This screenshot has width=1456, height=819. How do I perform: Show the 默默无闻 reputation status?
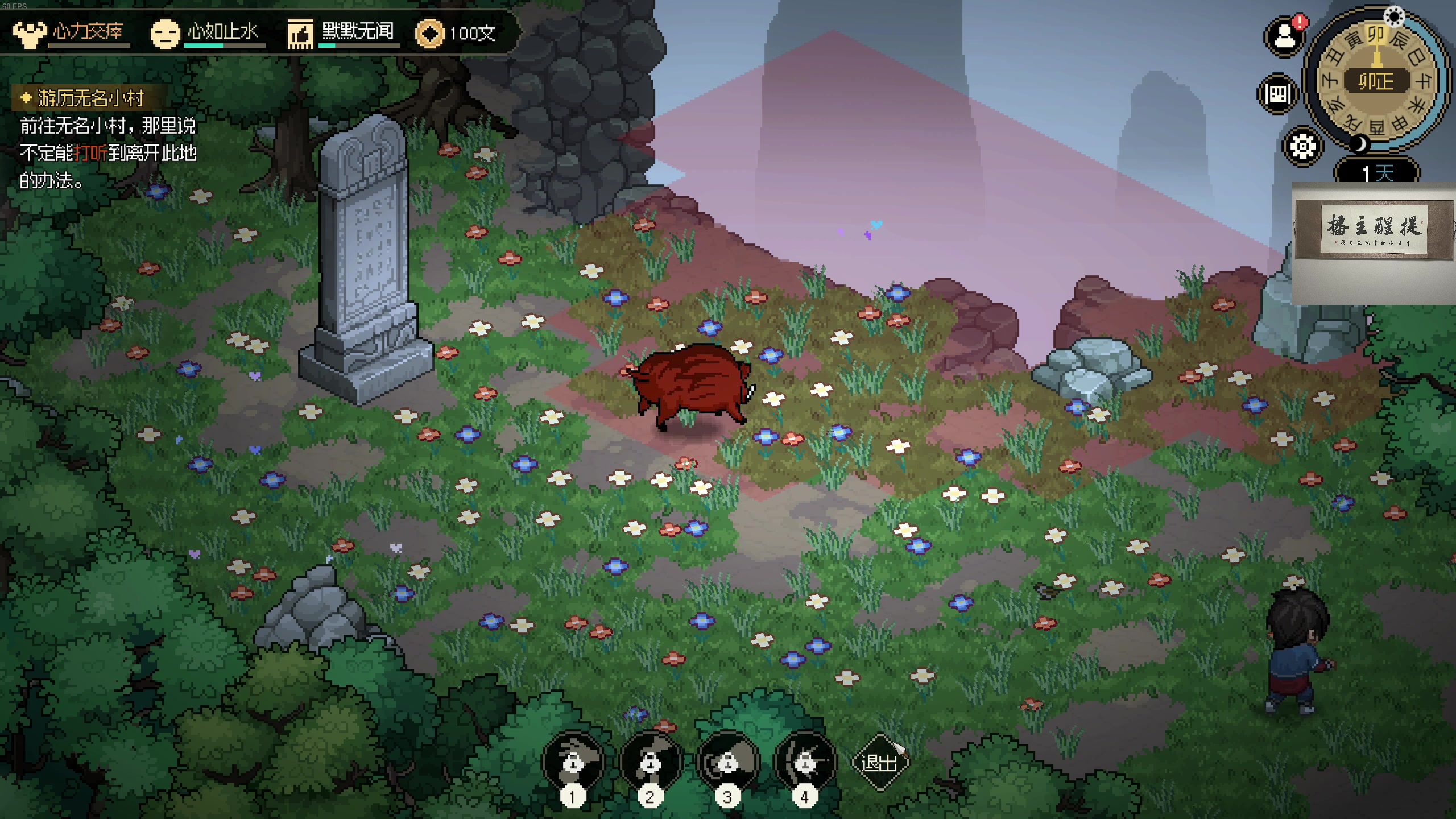click(x=342, y=33)
